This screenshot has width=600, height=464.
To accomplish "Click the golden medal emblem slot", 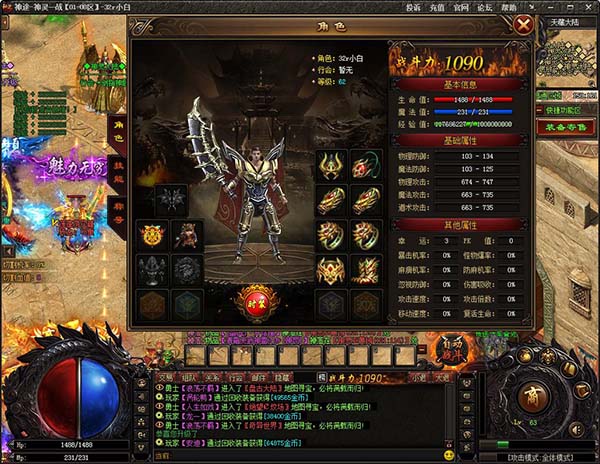I will click(x=153, y=235).
